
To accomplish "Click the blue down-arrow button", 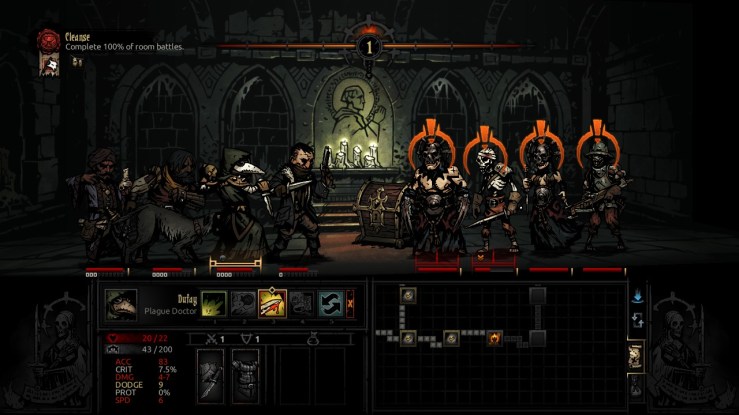I will coord(636,296).
